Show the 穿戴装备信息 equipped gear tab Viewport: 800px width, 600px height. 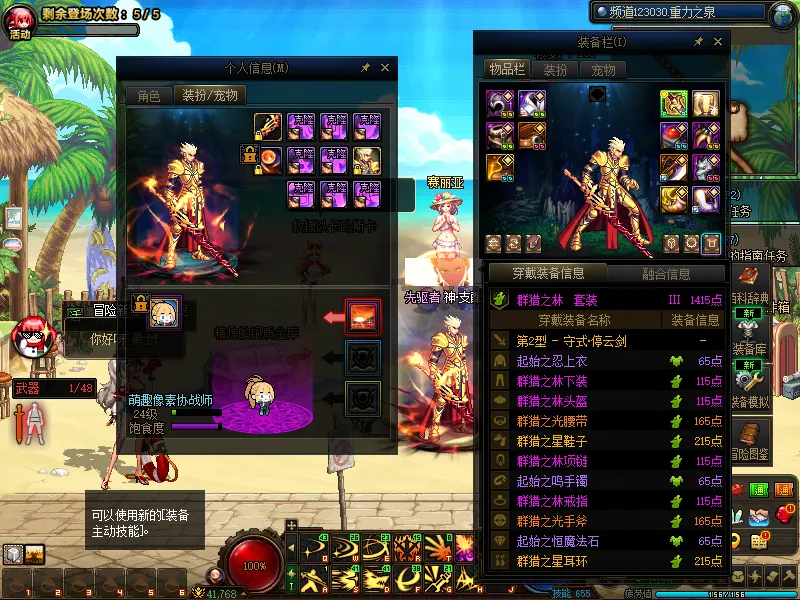coord(547,273)
